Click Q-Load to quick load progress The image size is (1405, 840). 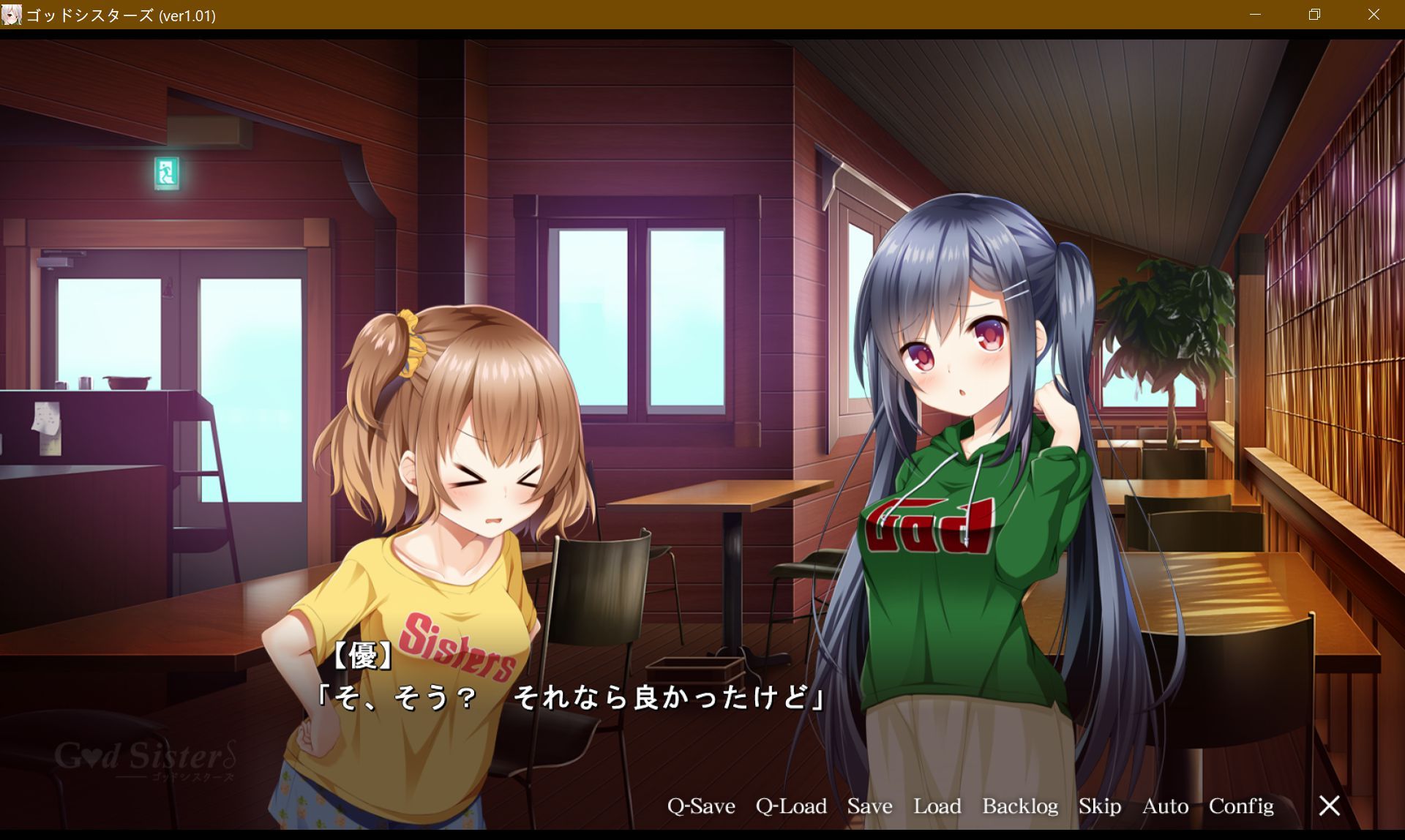791,806
